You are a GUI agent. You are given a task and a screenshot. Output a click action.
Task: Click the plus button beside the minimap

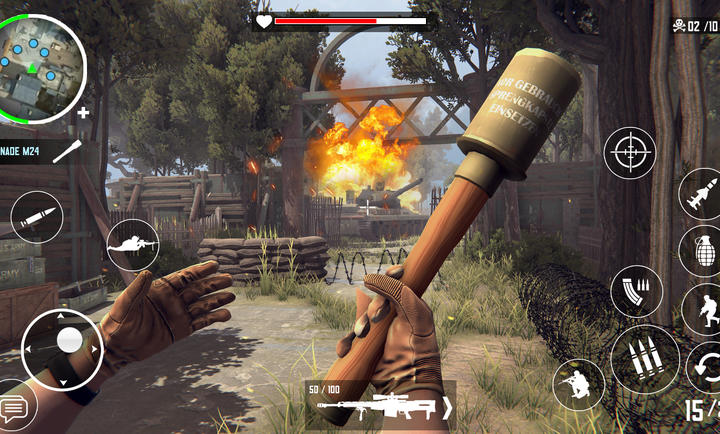83,113
